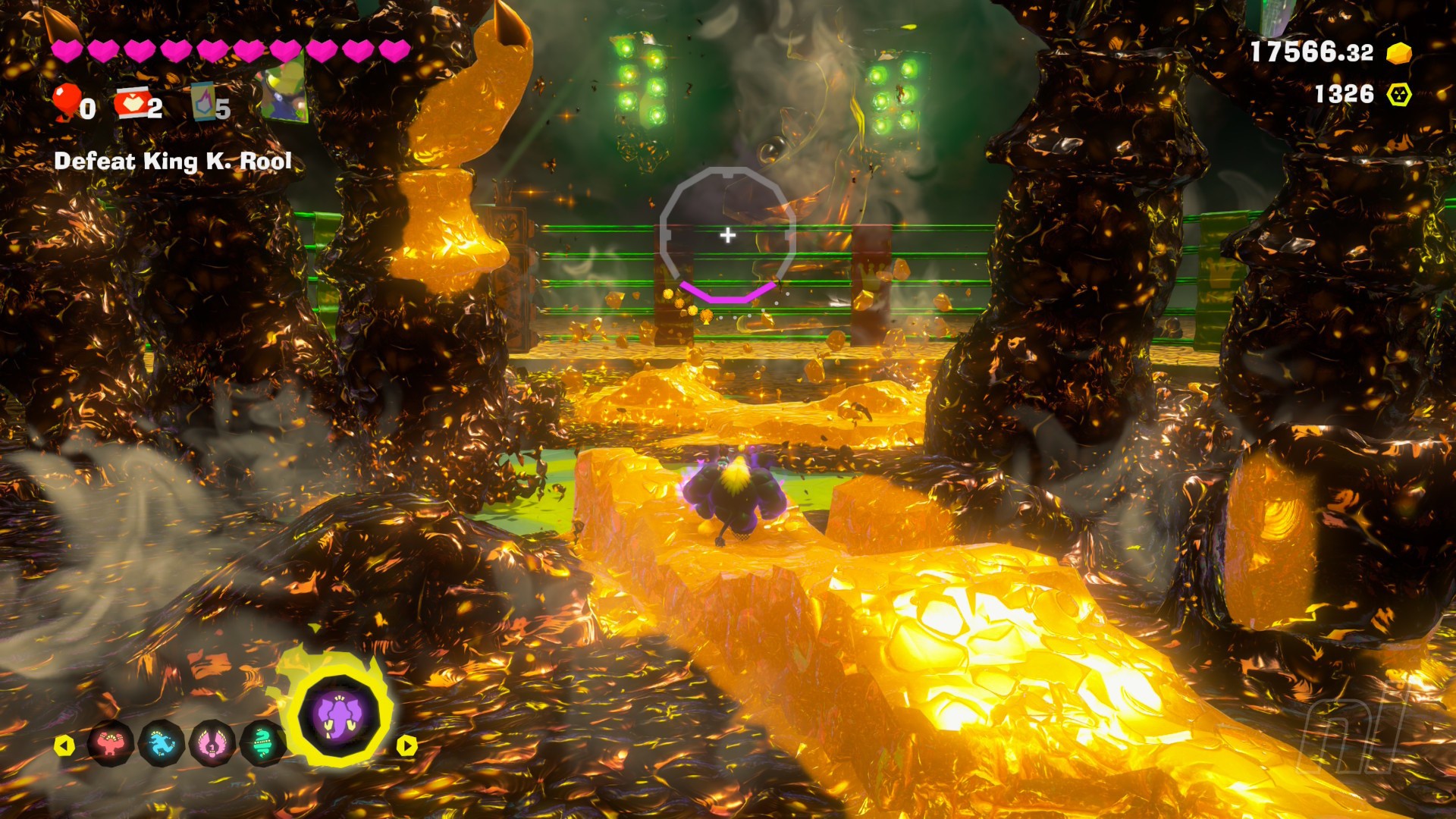Image resolution: width=1456 pixels, height=819 pixels.
Task: Cycle transformations with the right yellow arrow
Action: pos(407,745)
